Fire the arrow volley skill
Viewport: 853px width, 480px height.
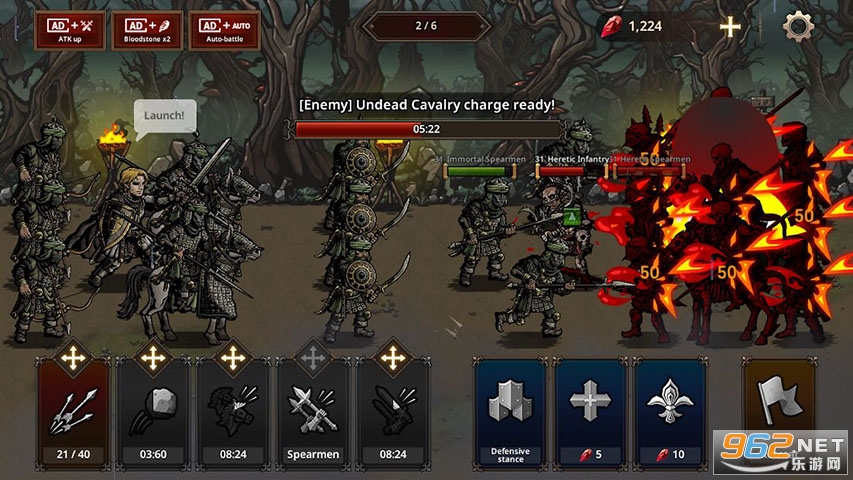click(74, 412)
